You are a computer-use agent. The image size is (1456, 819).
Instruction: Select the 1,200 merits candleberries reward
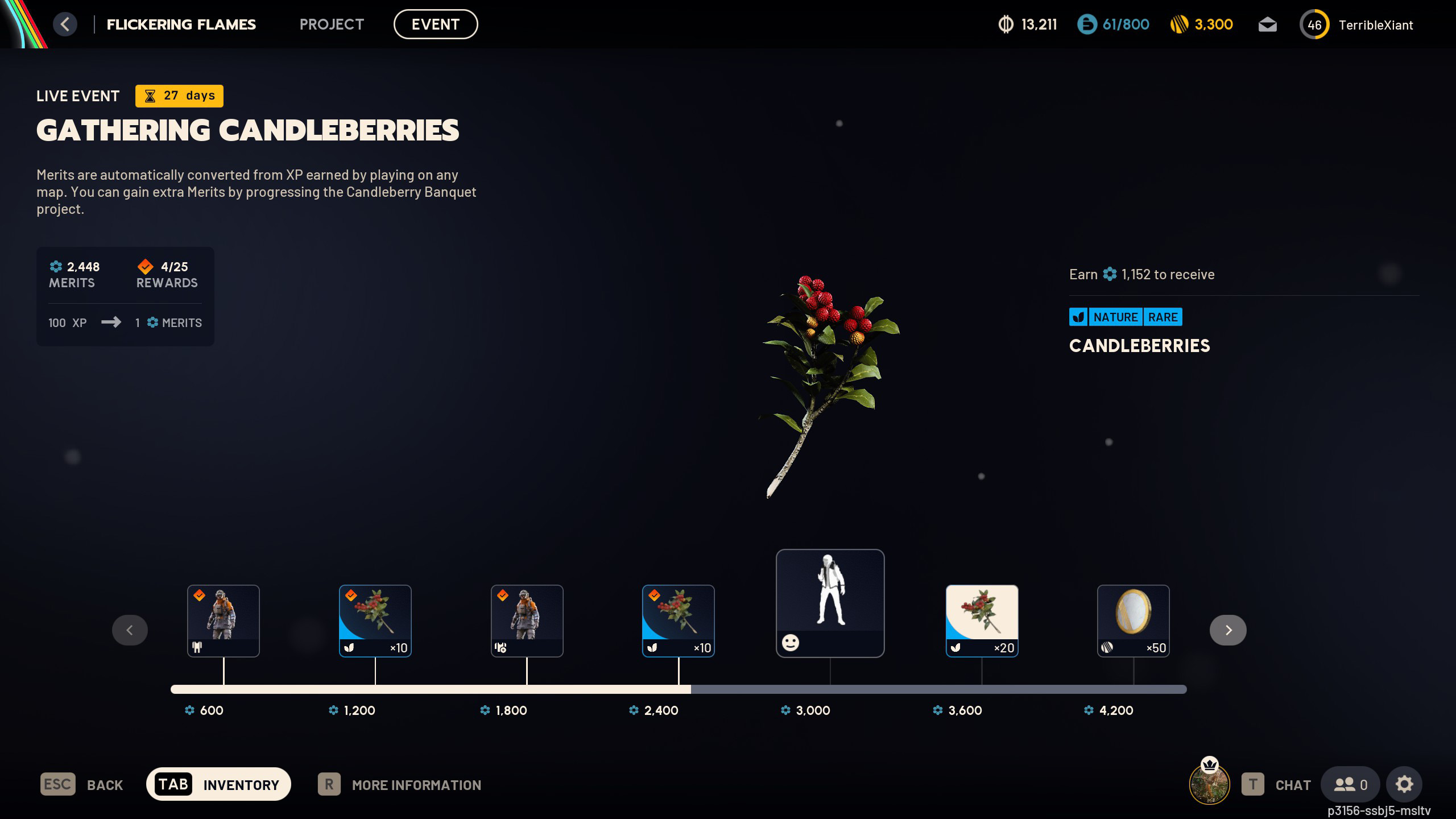click(x=375, y=621)
